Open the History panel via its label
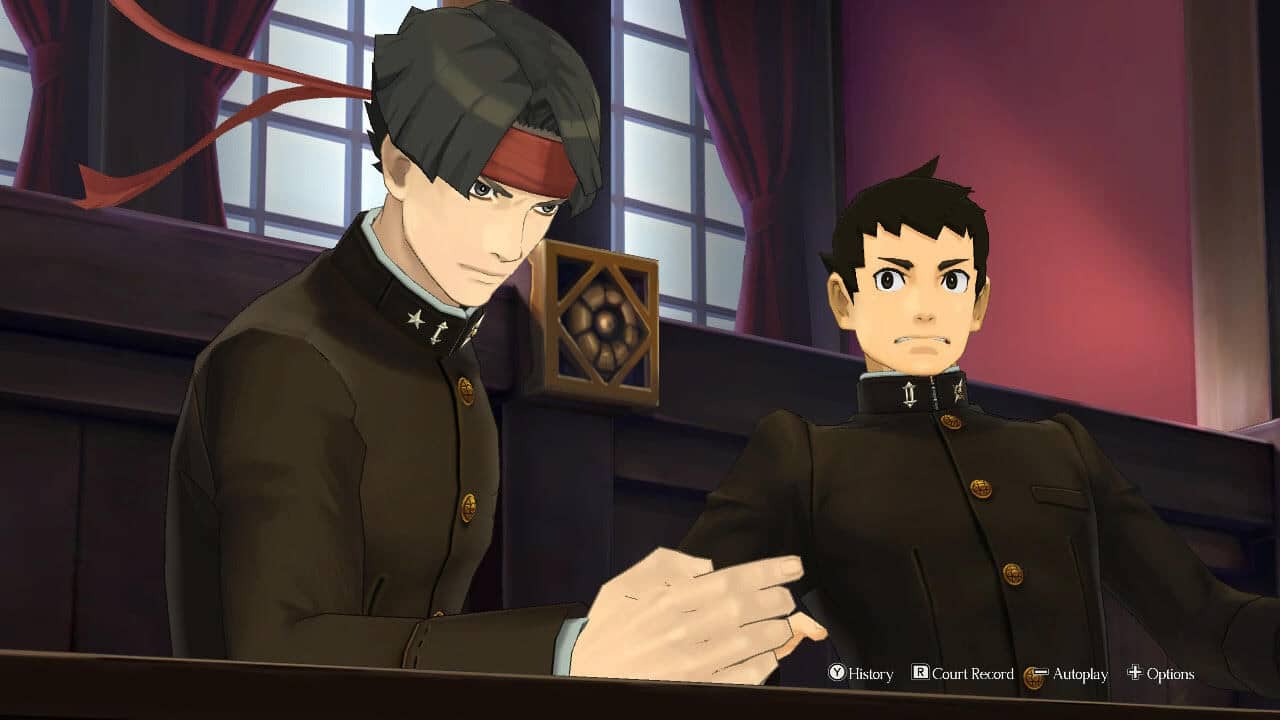The image size is (1280, 720). [x=872, y=673]
